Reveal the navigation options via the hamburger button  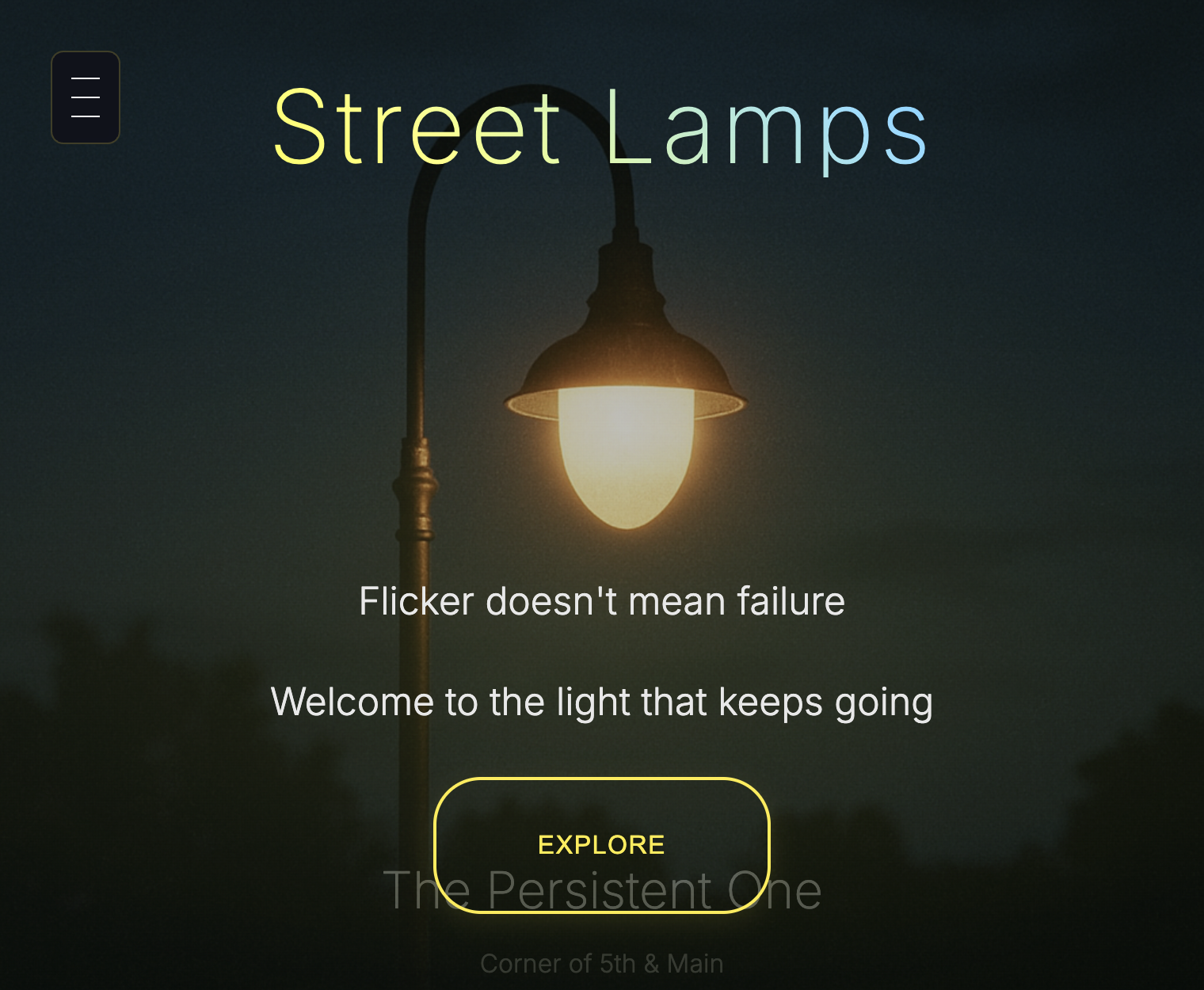tap(85, 97)
